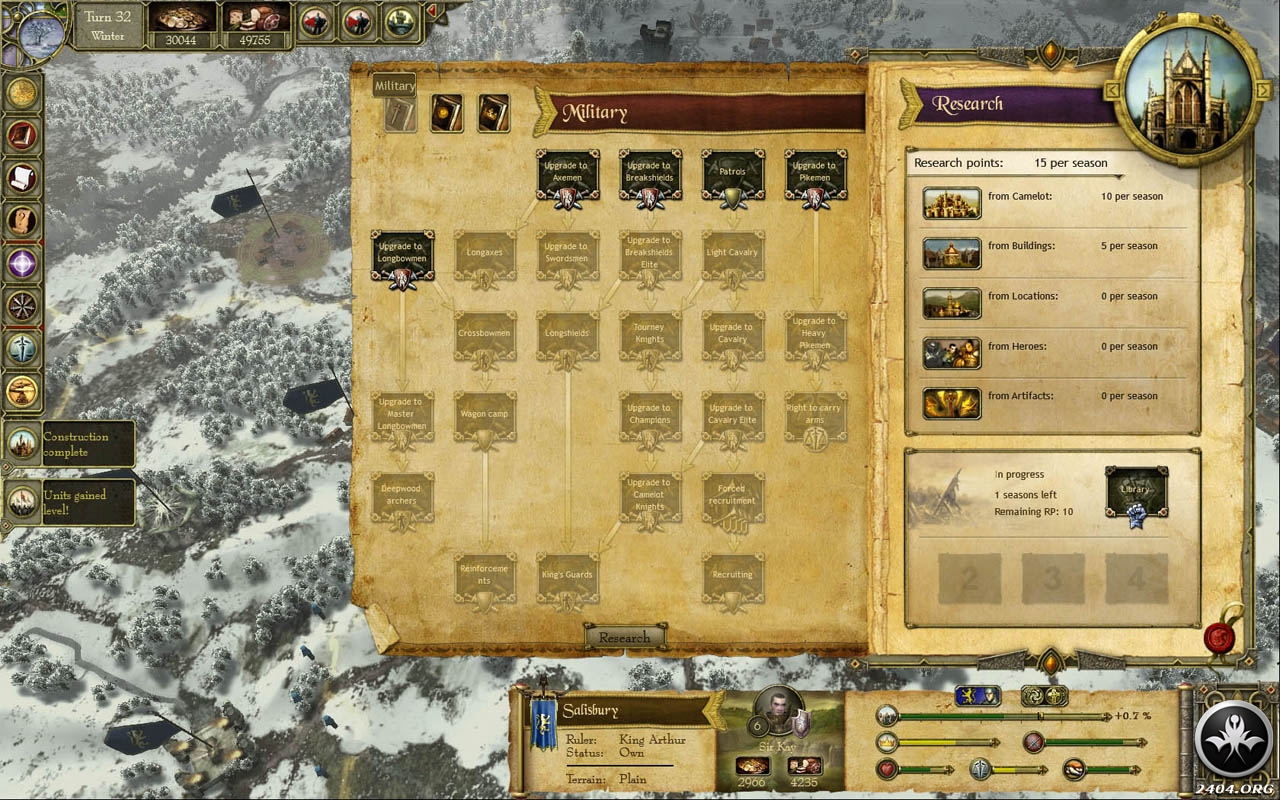Click the Research button below the tree
The image size is (1280, 800).
(624, 637)
